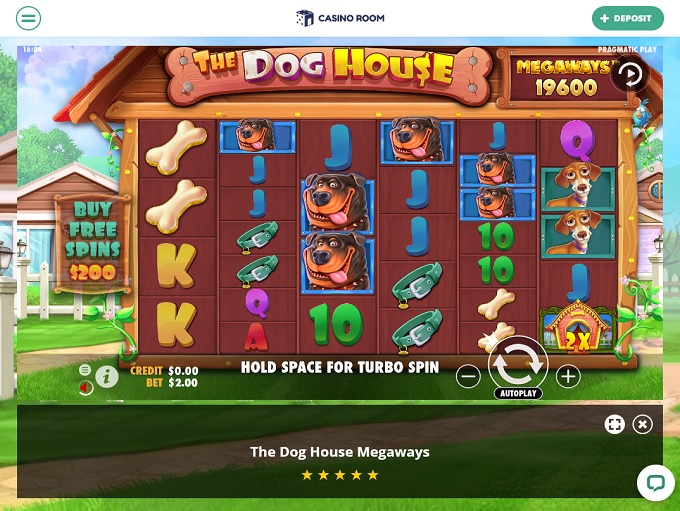Open the game info paytable
Screen dimensions: 680x511
tap(107, 377)
